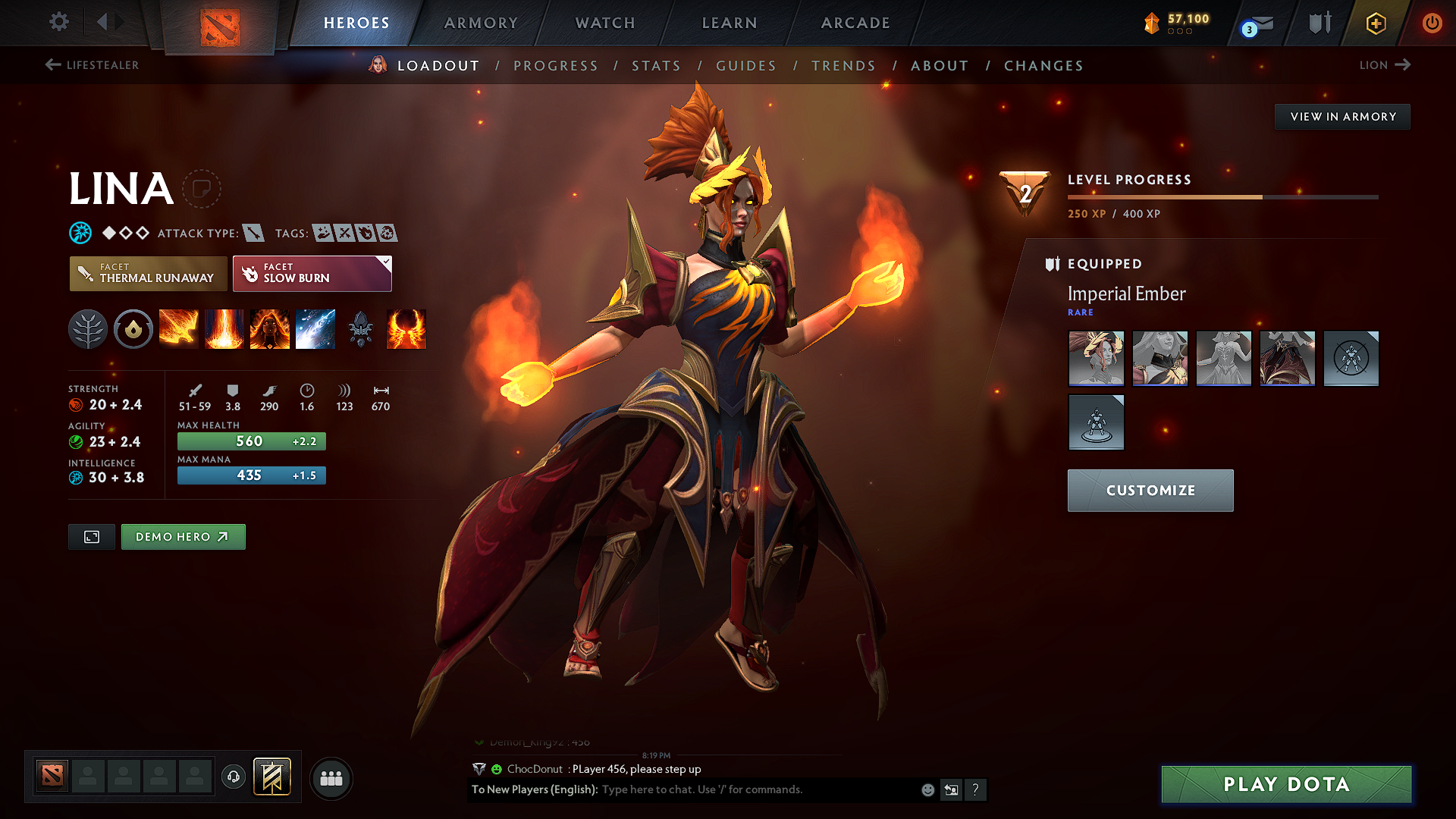
Task: Toggle the innate talent tree icon
Action: (x=88, y=329)
